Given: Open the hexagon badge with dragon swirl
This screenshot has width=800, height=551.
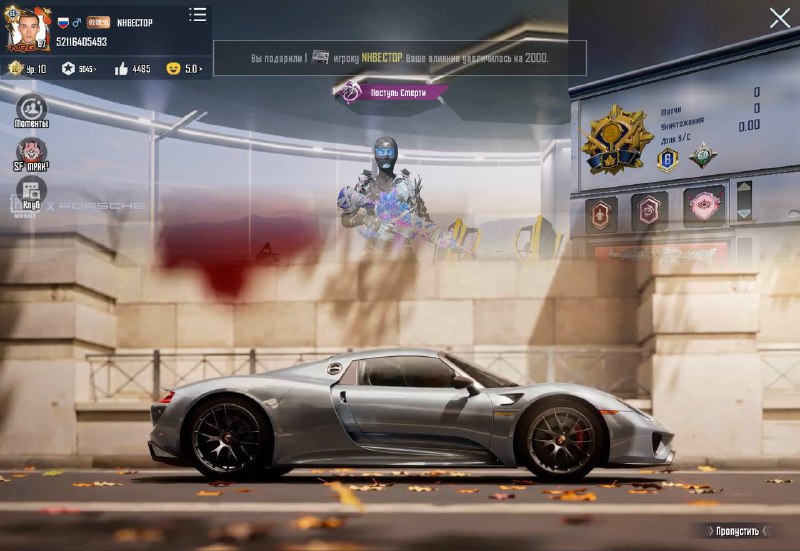Looking at the screenshot, I should click(x=649, y=210).
